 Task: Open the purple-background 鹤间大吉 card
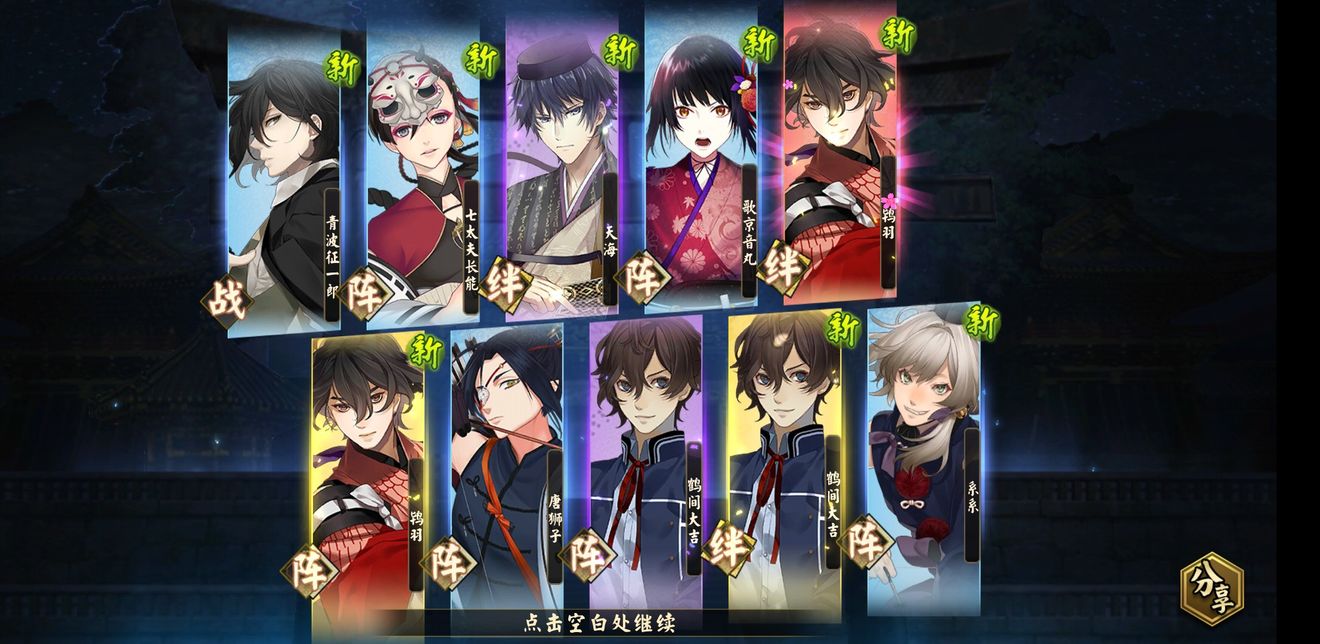pyautogui.click(x=645, y=465)
